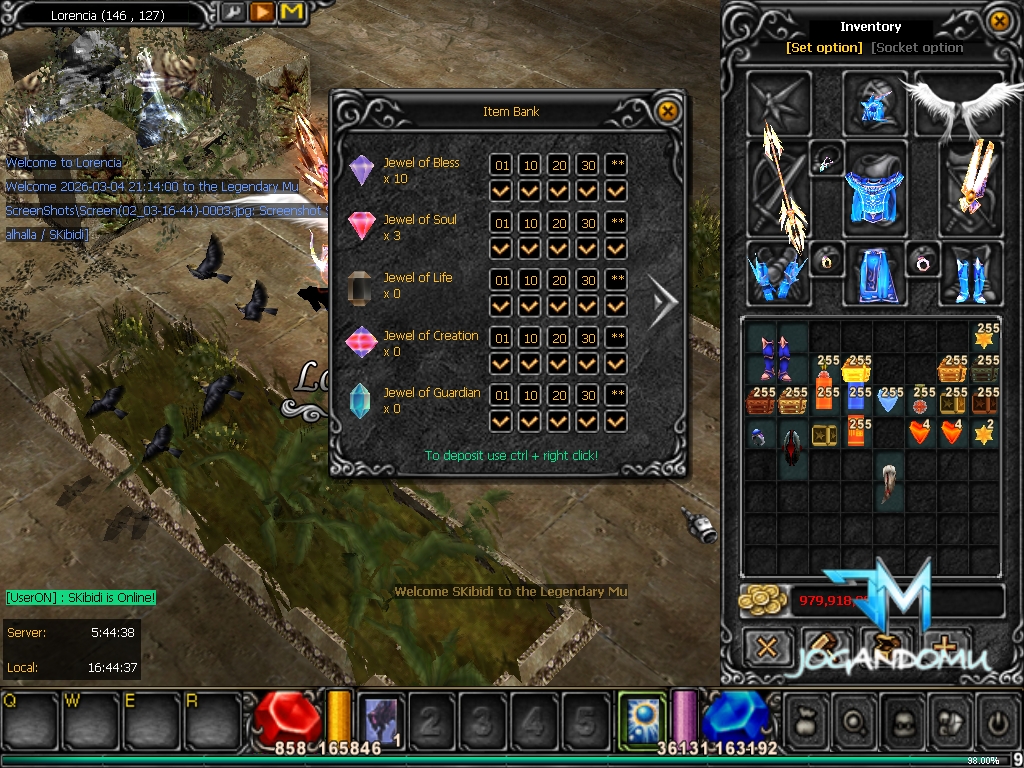Select 30 amount for Jewel of Life
This screenshot has width=1024, height=768.
tap(588, 279)
